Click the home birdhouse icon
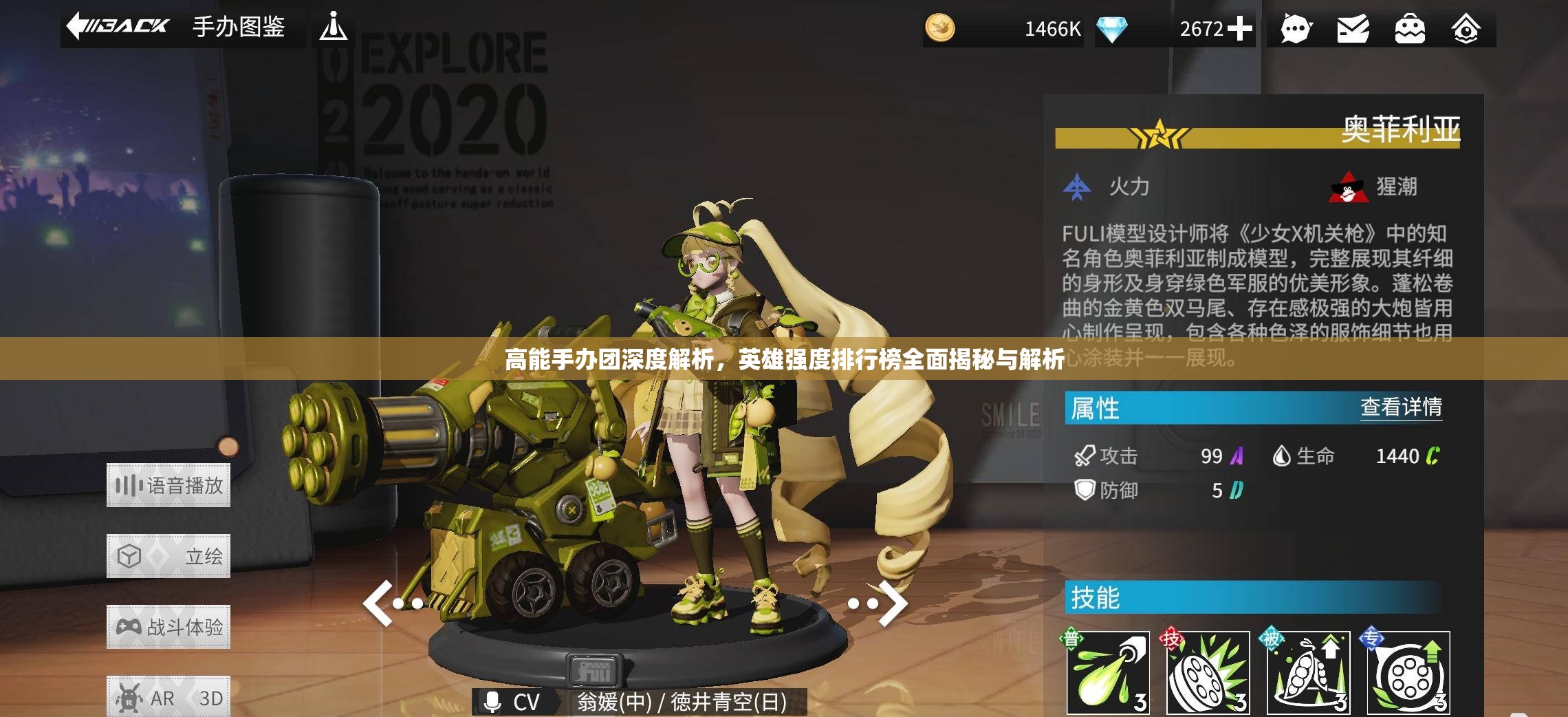Screen dimensions: 1568x717 1466,30
